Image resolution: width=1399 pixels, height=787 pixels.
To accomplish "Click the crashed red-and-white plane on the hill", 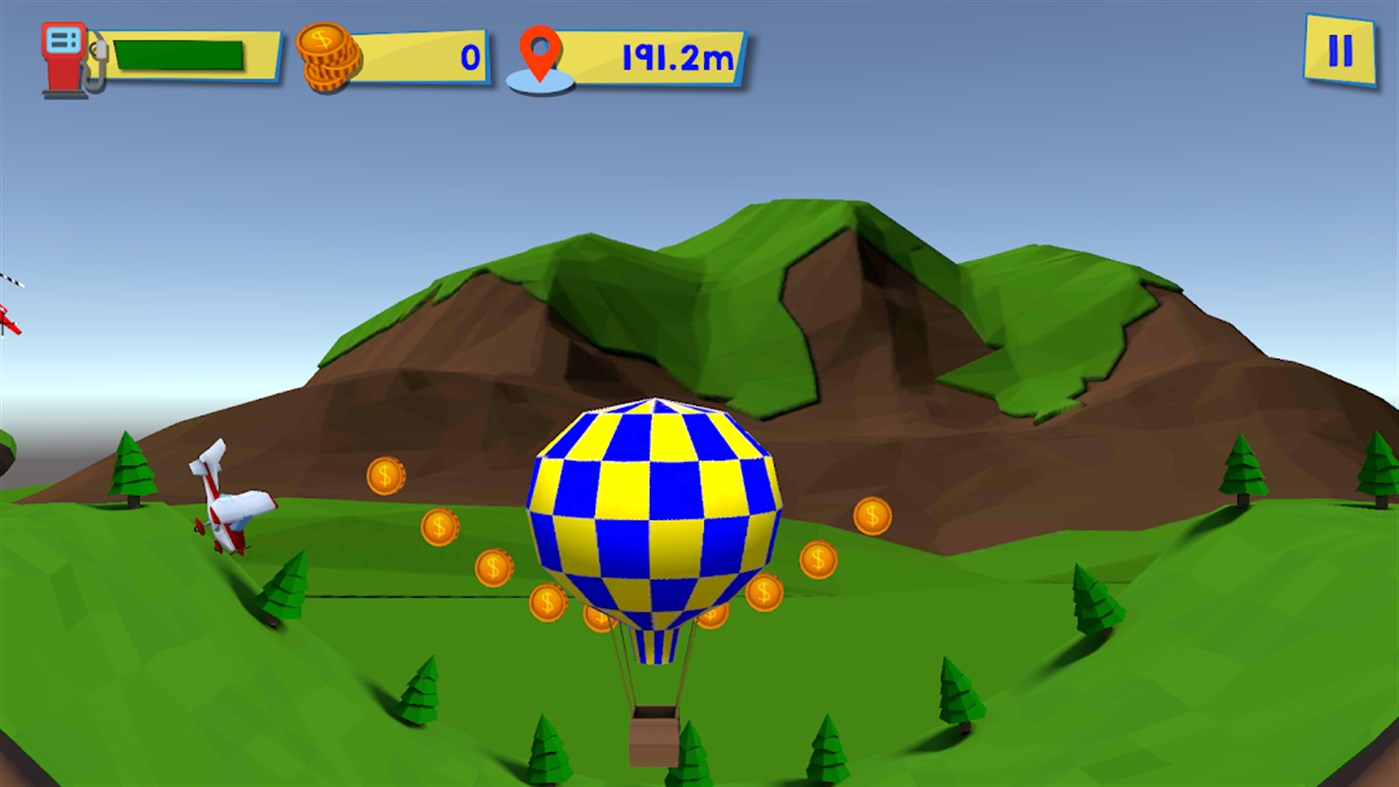I will 228,500.
